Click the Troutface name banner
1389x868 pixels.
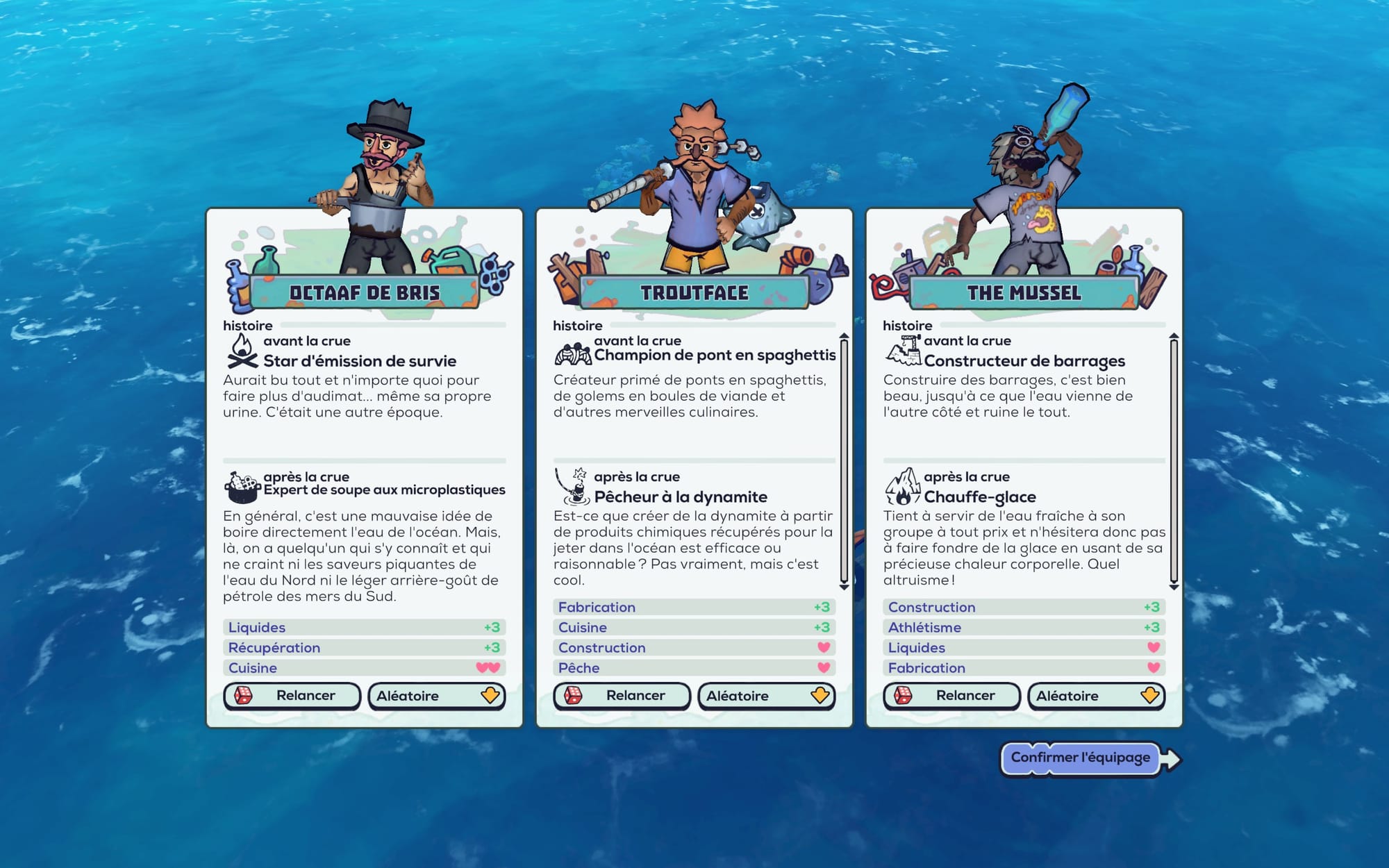coord(694,293)
